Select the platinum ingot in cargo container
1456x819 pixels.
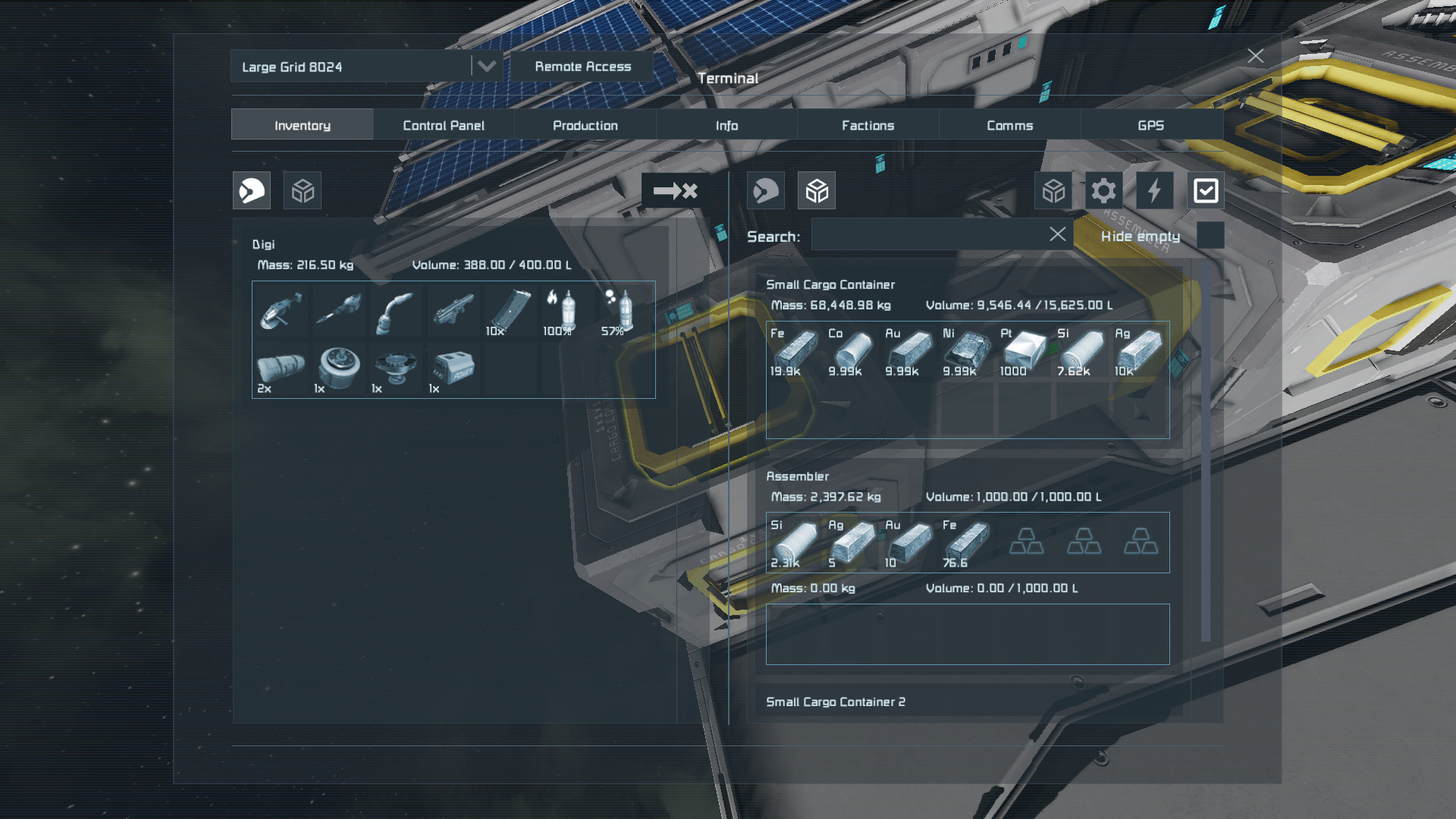pyautogui.click(x=1024, y=352)
